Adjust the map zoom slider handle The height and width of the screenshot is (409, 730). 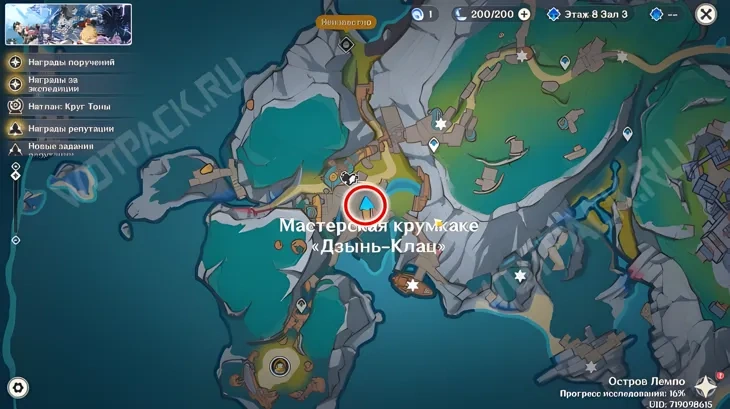click(x=16, y=175)
